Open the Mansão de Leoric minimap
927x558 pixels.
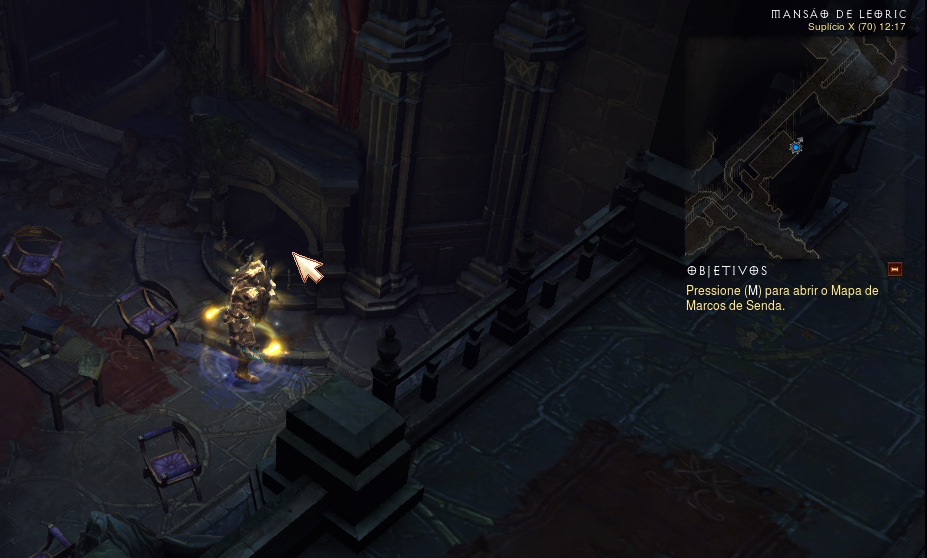(795, 150)
